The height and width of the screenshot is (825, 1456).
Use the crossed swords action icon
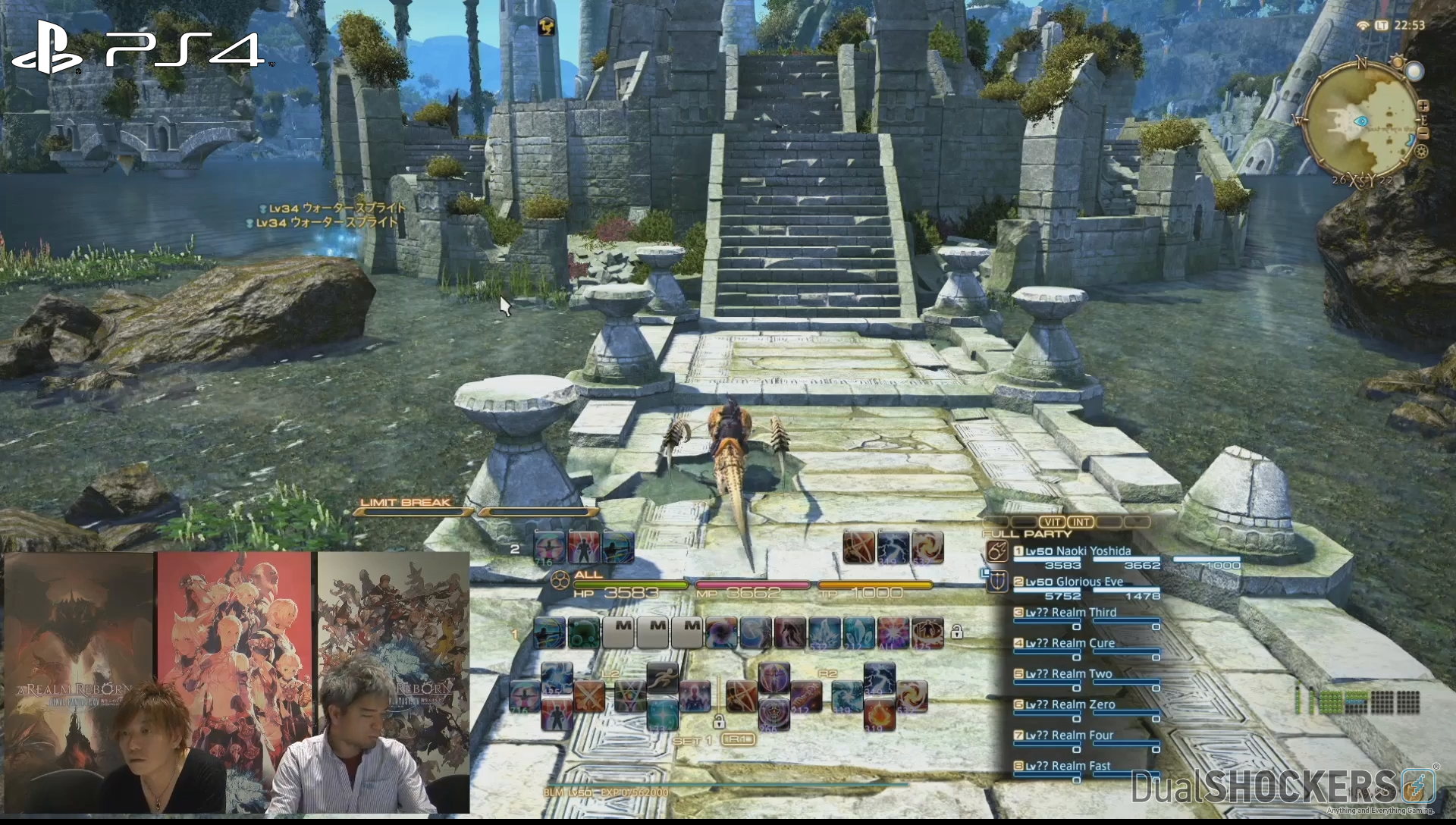tap(589, 696)
